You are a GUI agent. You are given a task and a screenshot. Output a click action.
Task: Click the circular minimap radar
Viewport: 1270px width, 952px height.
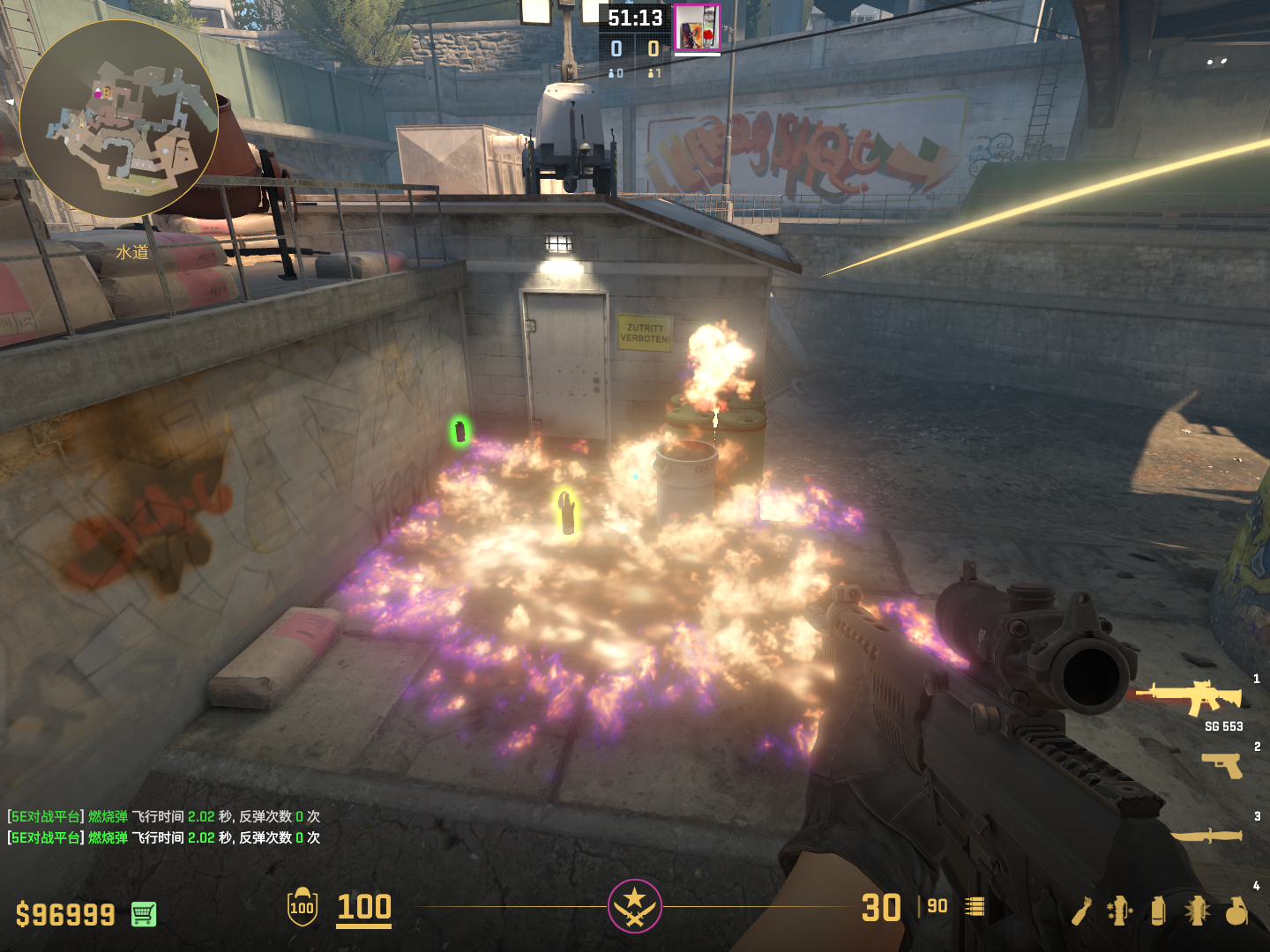(x=119, y=119)
